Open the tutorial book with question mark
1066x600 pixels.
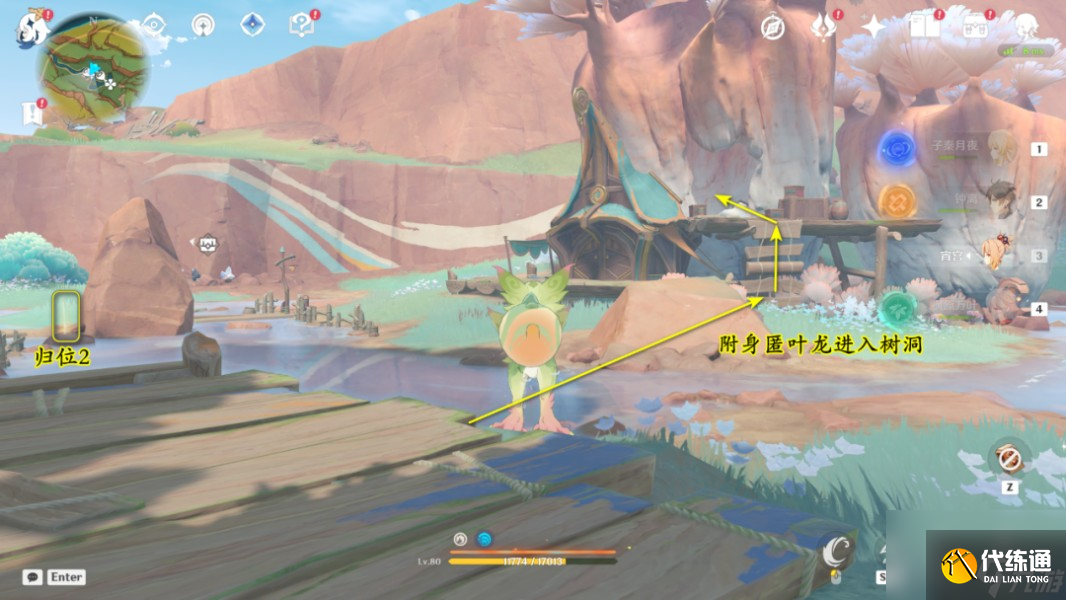(300, 26)
